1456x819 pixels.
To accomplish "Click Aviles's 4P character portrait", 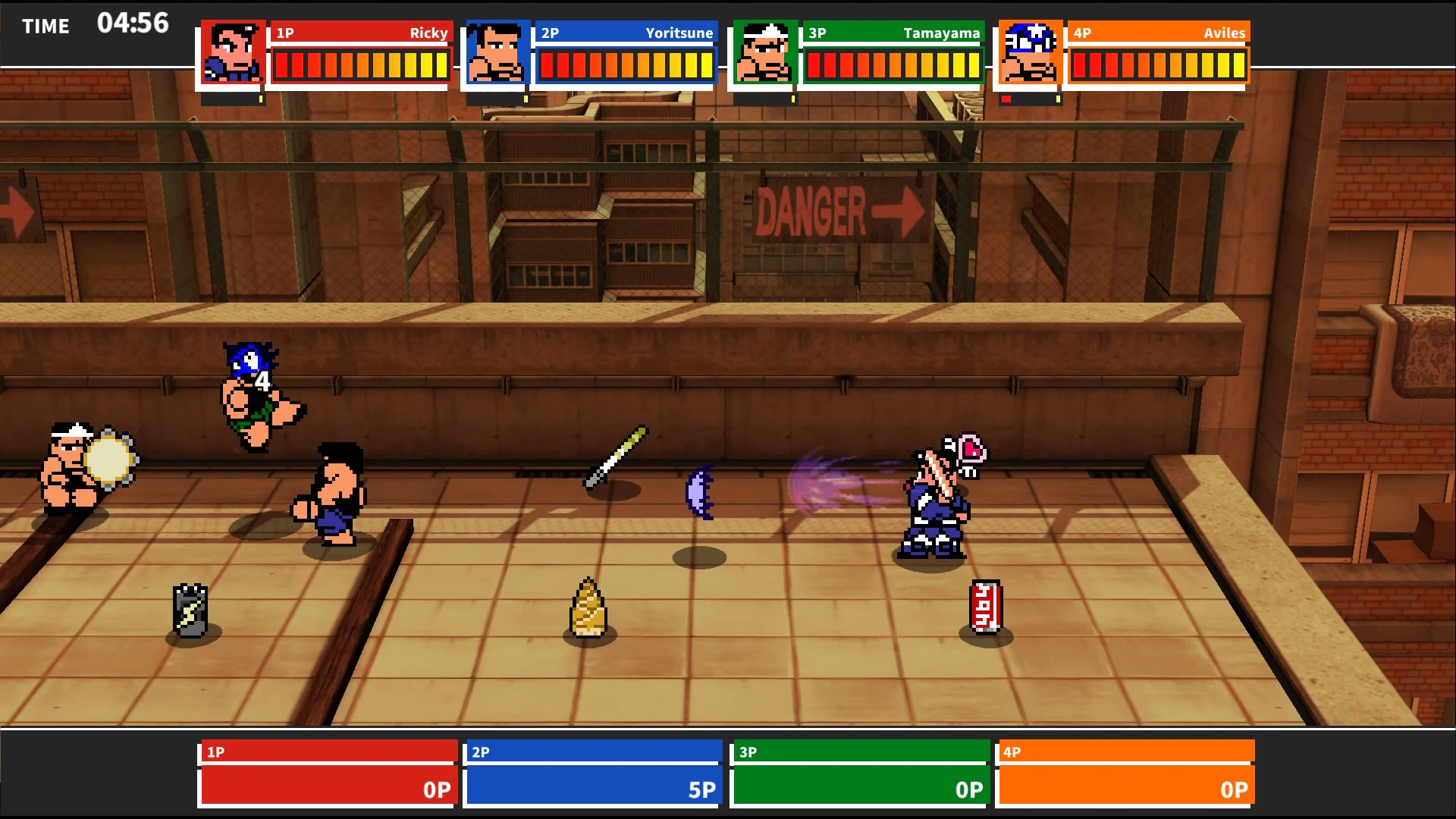I will (x=1028, y=53).
